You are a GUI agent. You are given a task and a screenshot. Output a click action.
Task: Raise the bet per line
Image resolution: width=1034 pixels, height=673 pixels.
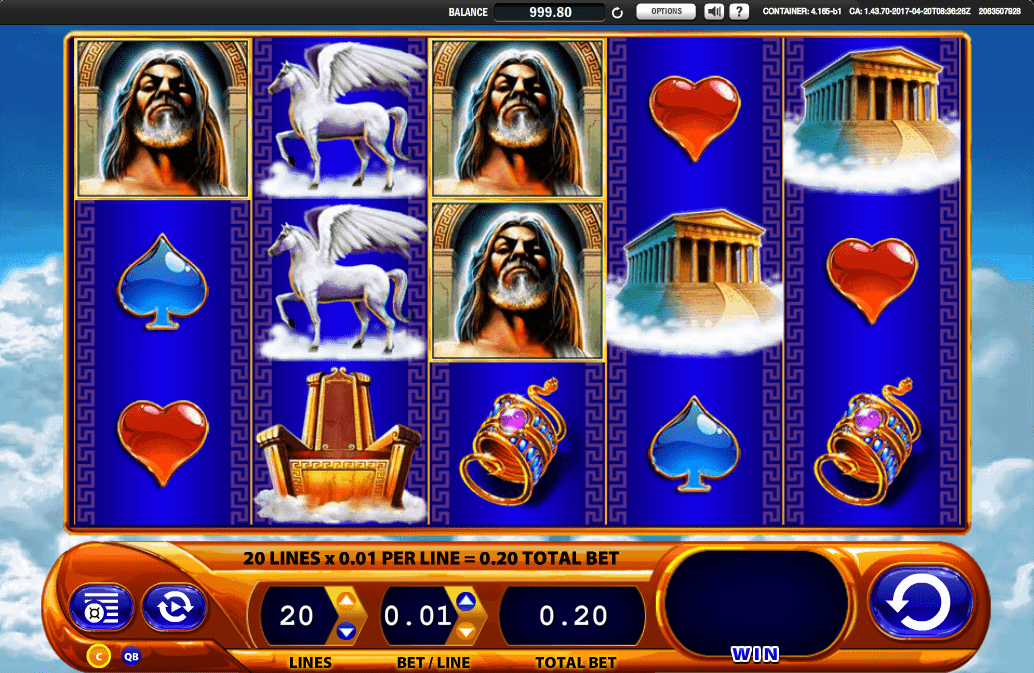(x=465, y=601)
